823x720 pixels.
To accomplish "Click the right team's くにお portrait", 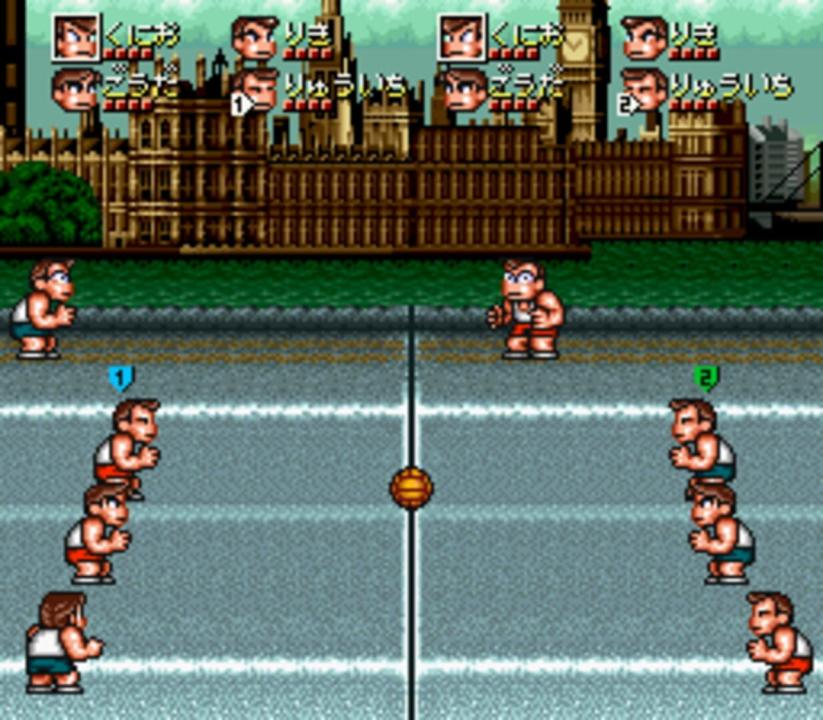I will click(462, 38).
